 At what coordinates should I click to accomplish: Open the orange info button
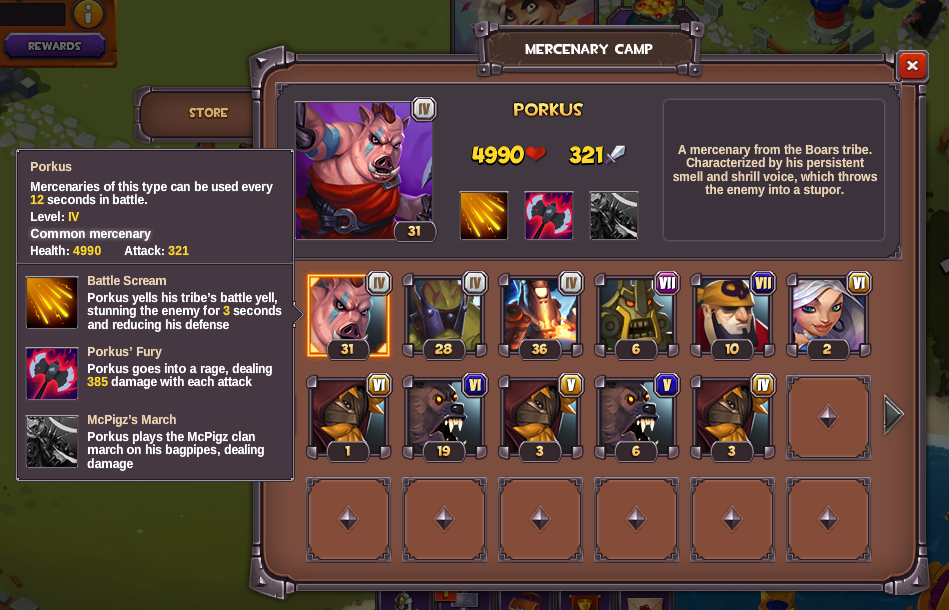pos(88,13)
